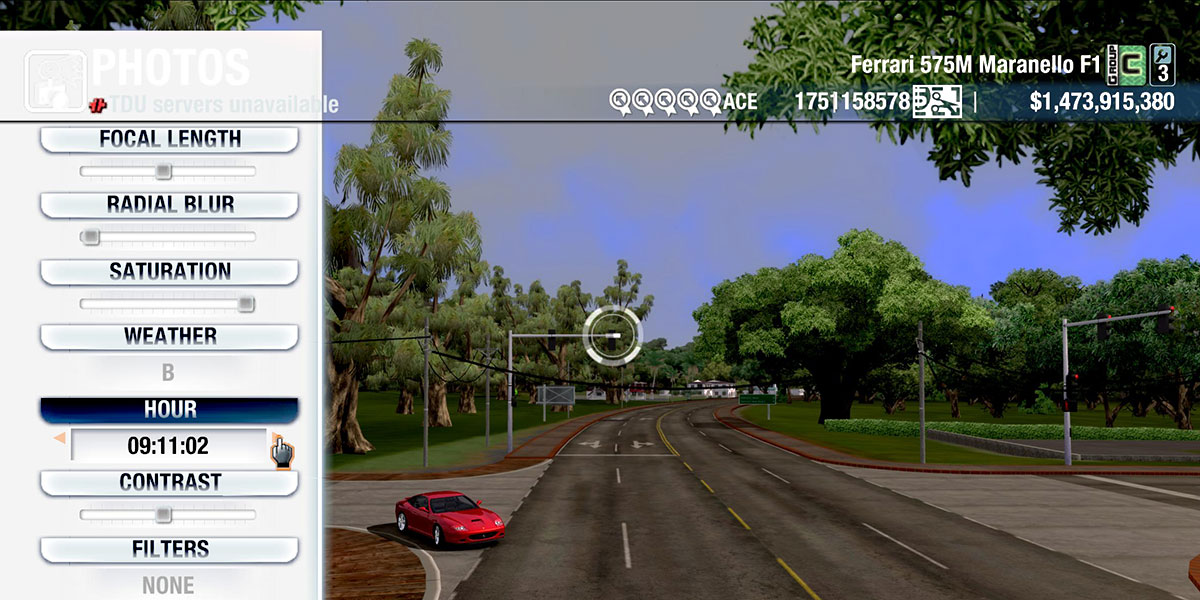Select the highlighted Hour option

pos(169,410)
